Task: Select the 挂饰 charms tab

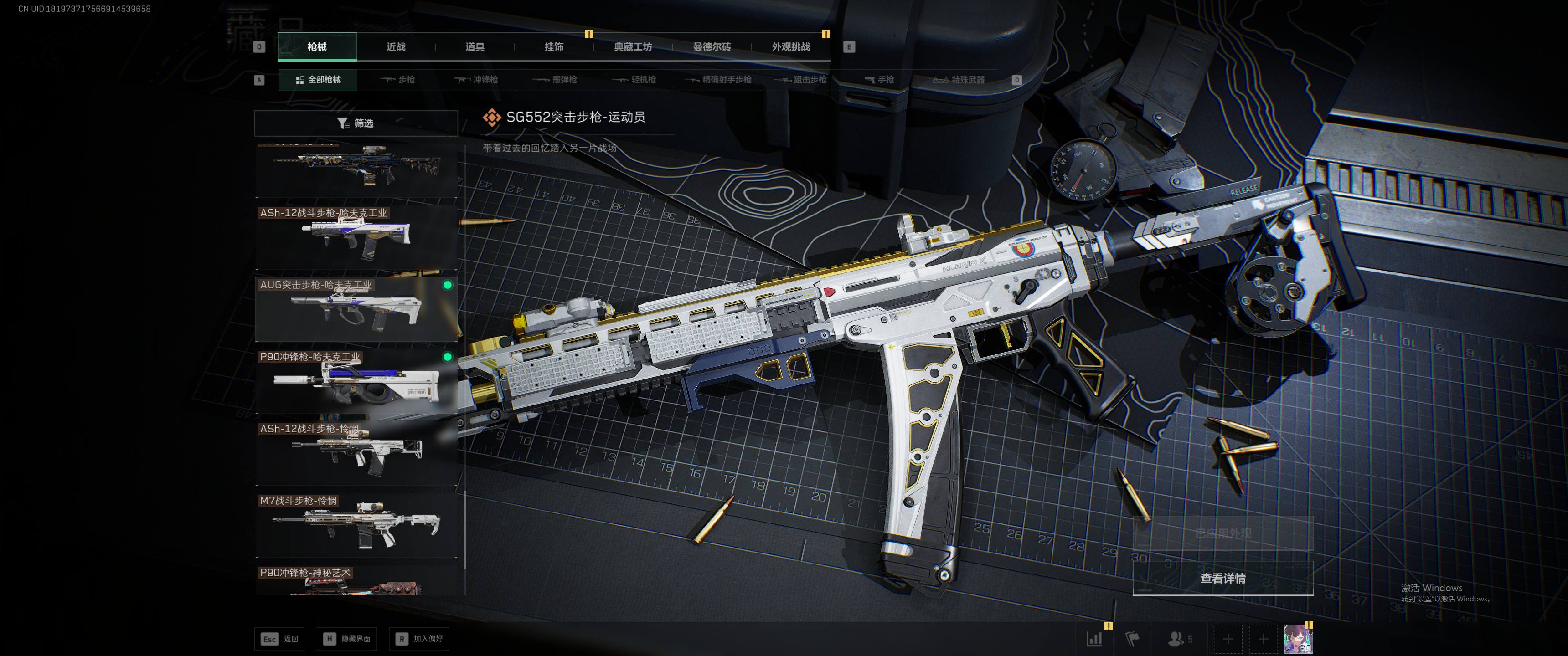Action: (554, 47)
